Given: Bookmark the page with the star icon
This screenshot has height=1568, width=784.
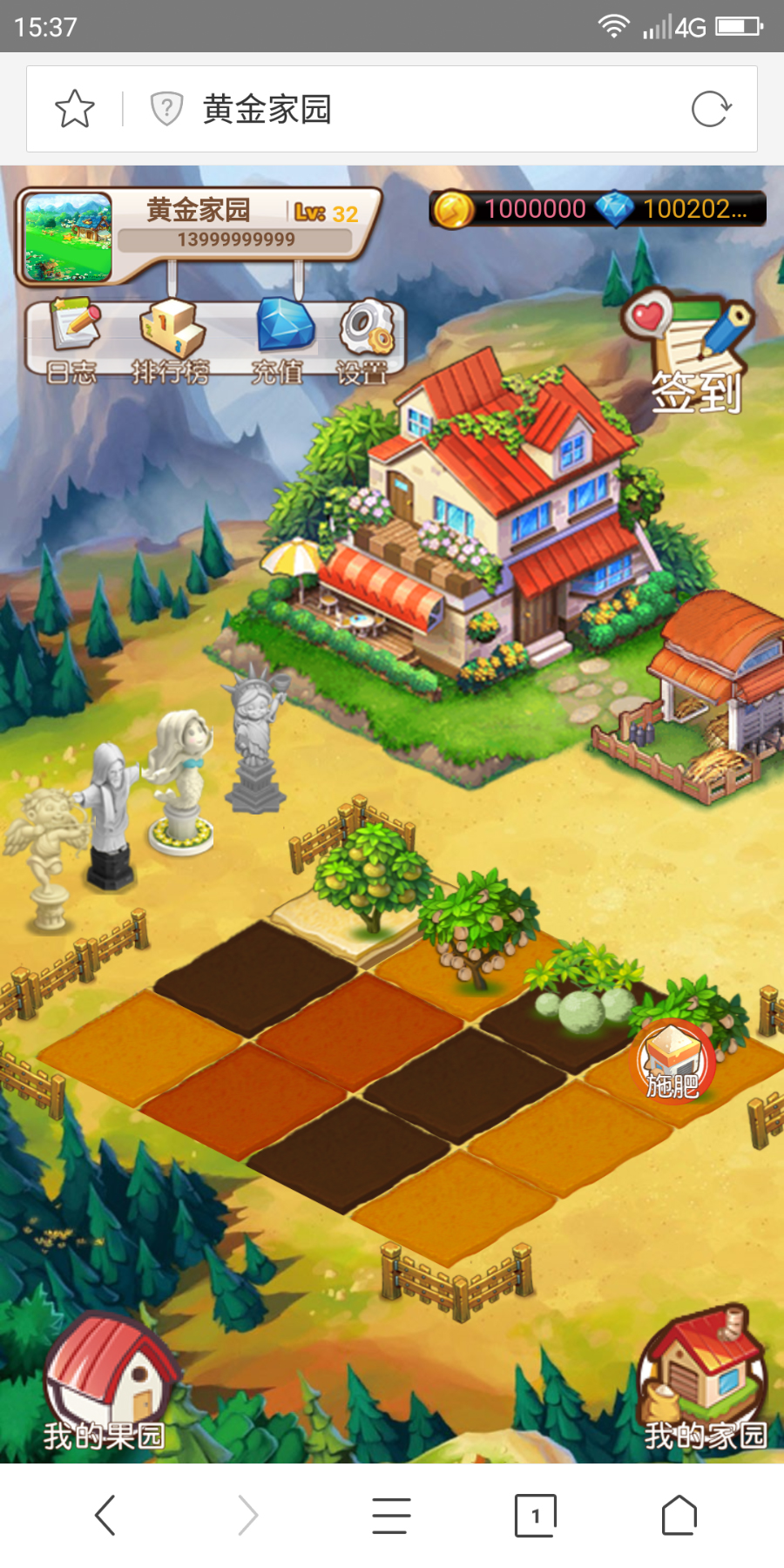Looking at the screenshot, I should point(75,110).
